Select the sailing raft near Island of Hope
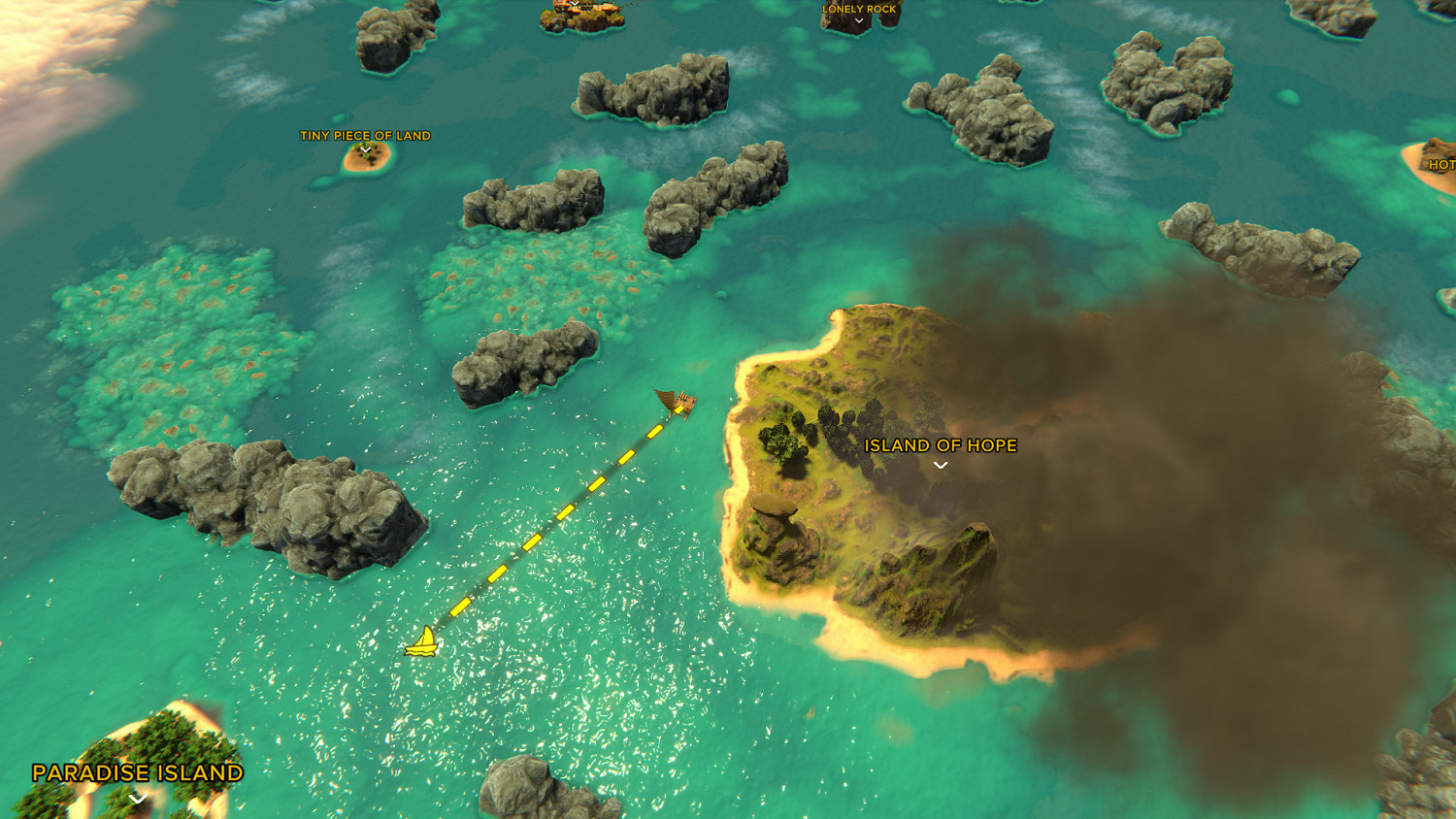This screenshot has height=819, width=1456. pyautogui.click(x=678, y=403)
